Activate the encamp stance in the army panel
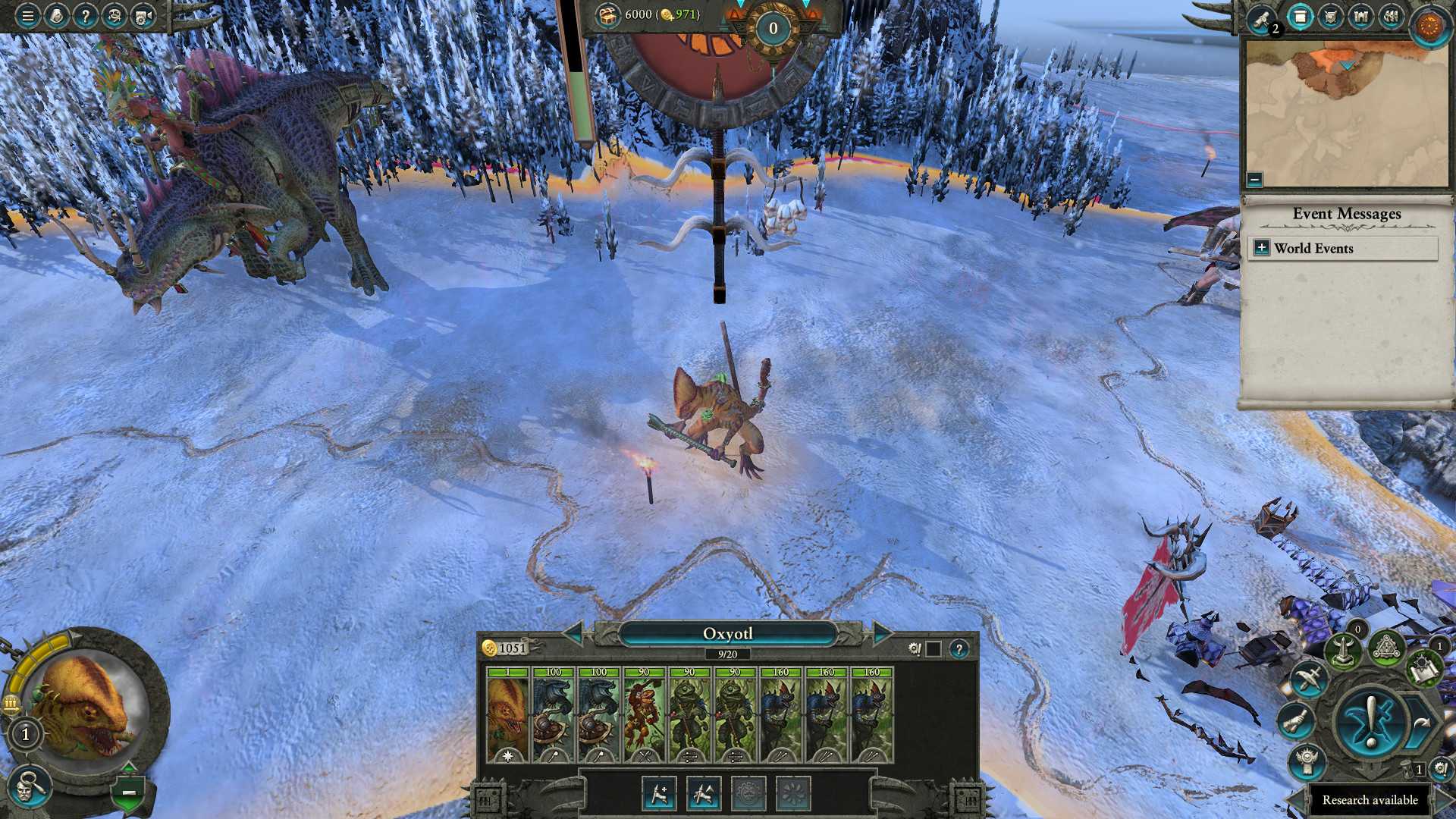This screenshot has height=819, width=1456. point(747,794)
